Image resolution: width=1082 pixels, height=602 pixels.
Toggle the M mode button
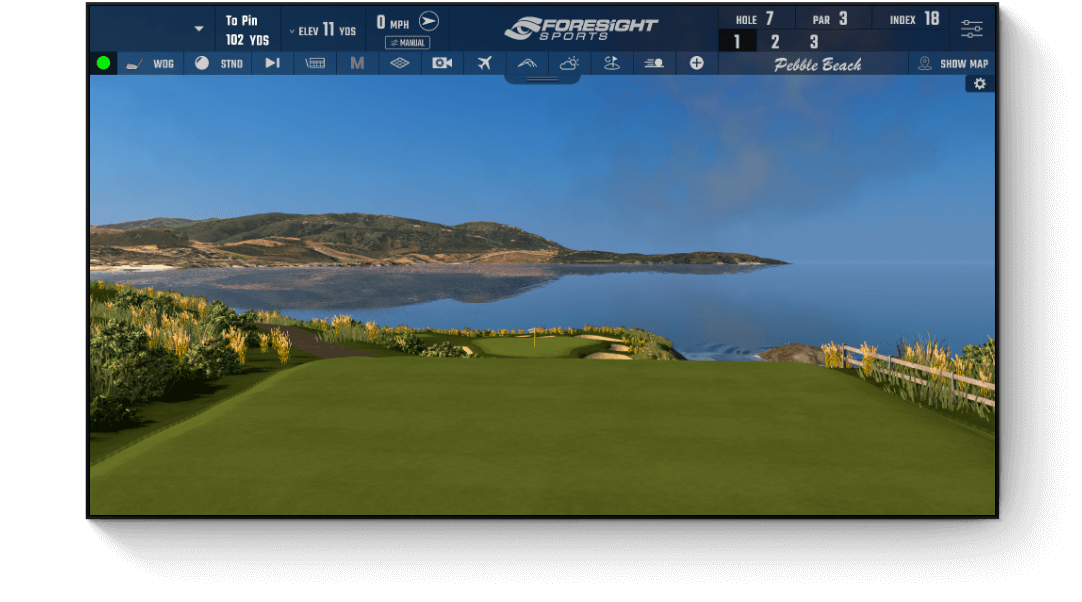tap(357, 63)
